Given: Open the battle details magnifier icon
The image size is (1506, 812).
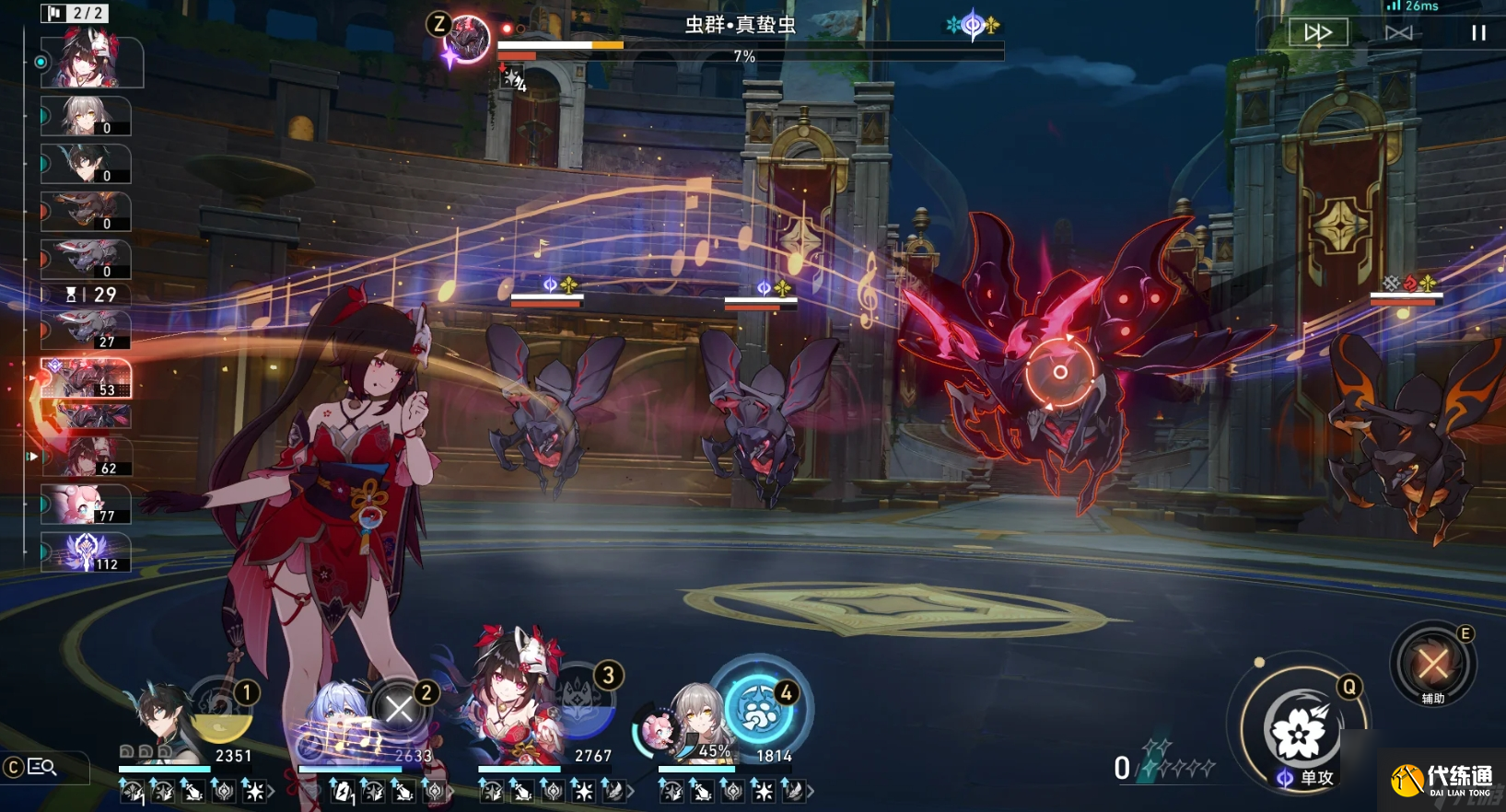Looking at the screenshot, I should click(x=42, y=767).
